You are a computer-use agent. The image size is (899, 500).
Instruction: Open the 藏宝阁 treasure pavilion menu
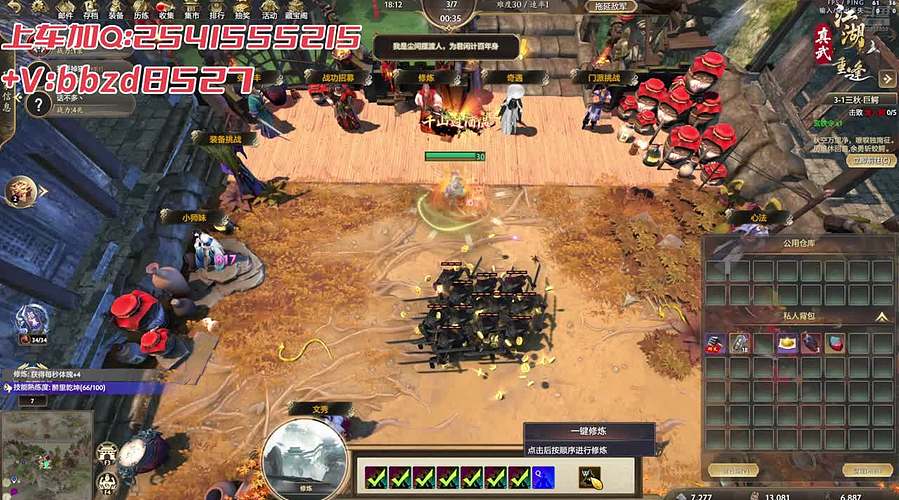[297, 9]
